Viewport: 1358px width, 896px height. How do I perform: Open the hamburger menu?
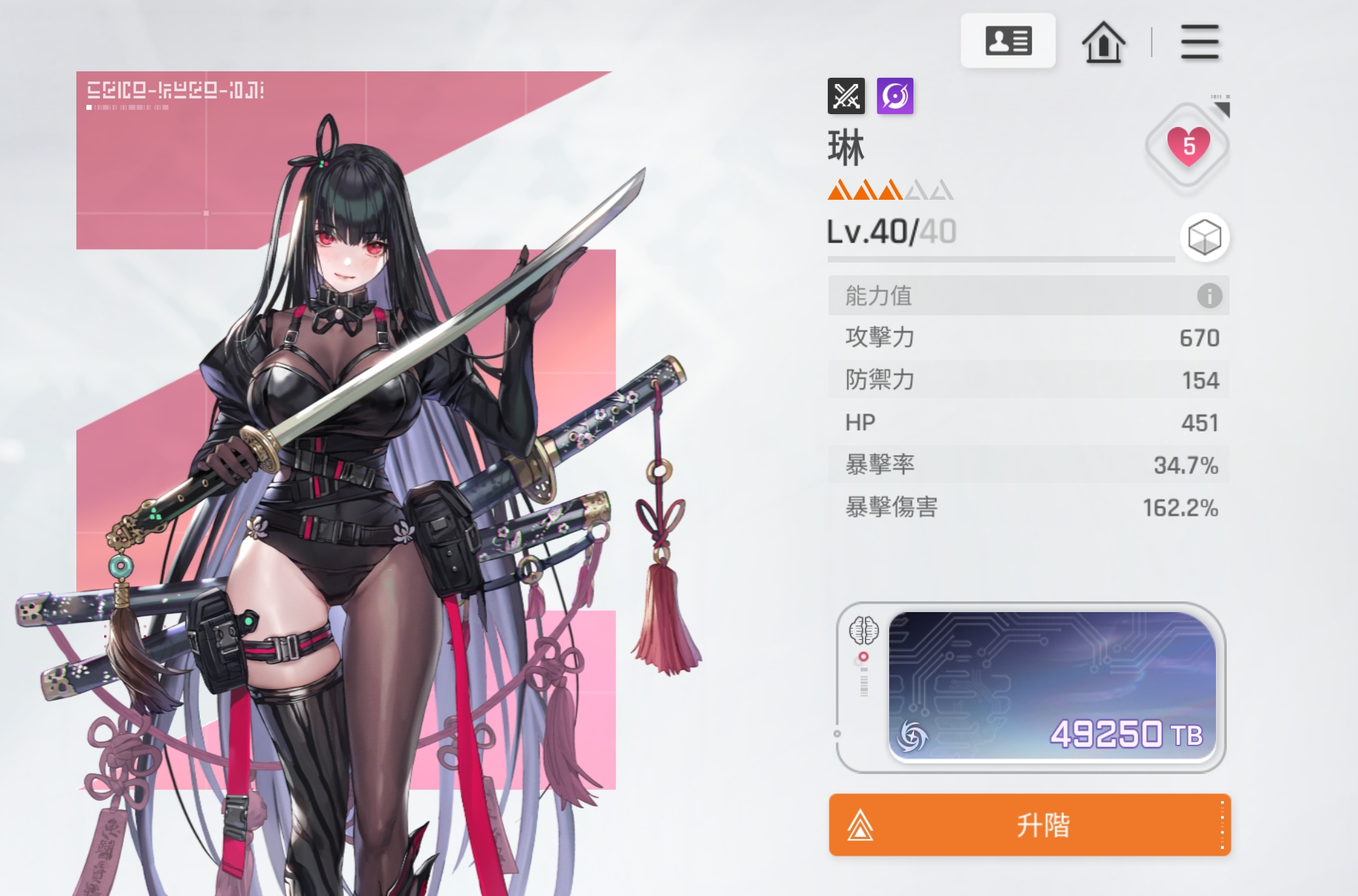[1199, 41]
